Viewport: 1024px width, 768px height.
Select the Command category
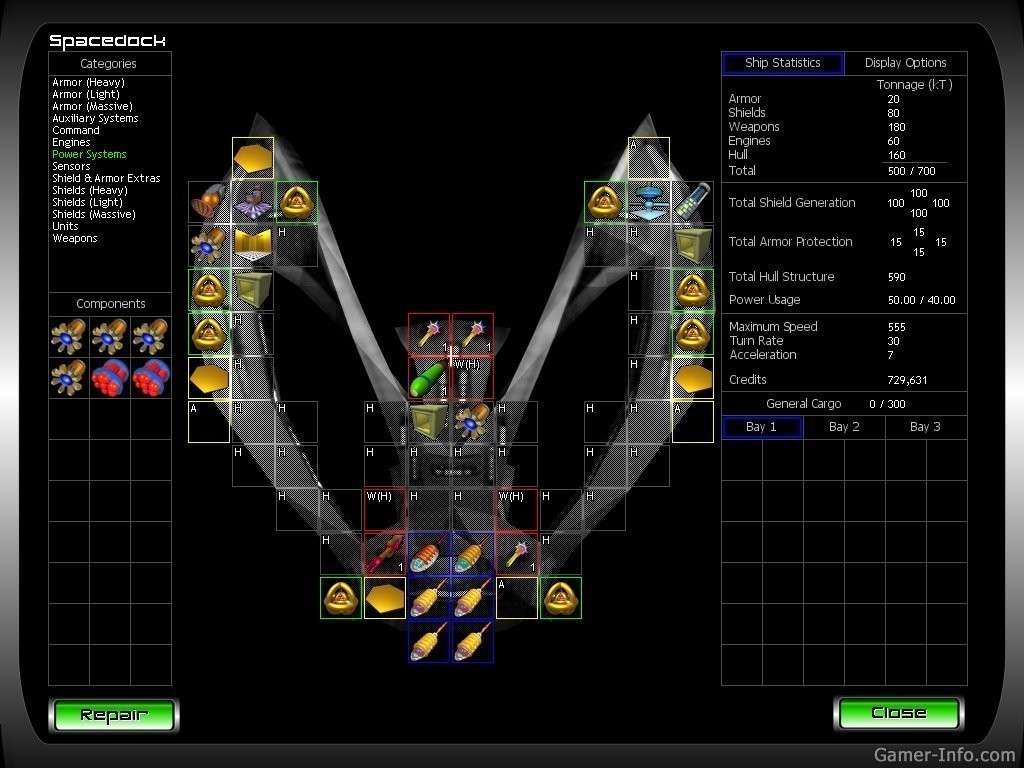pos(76,131)
